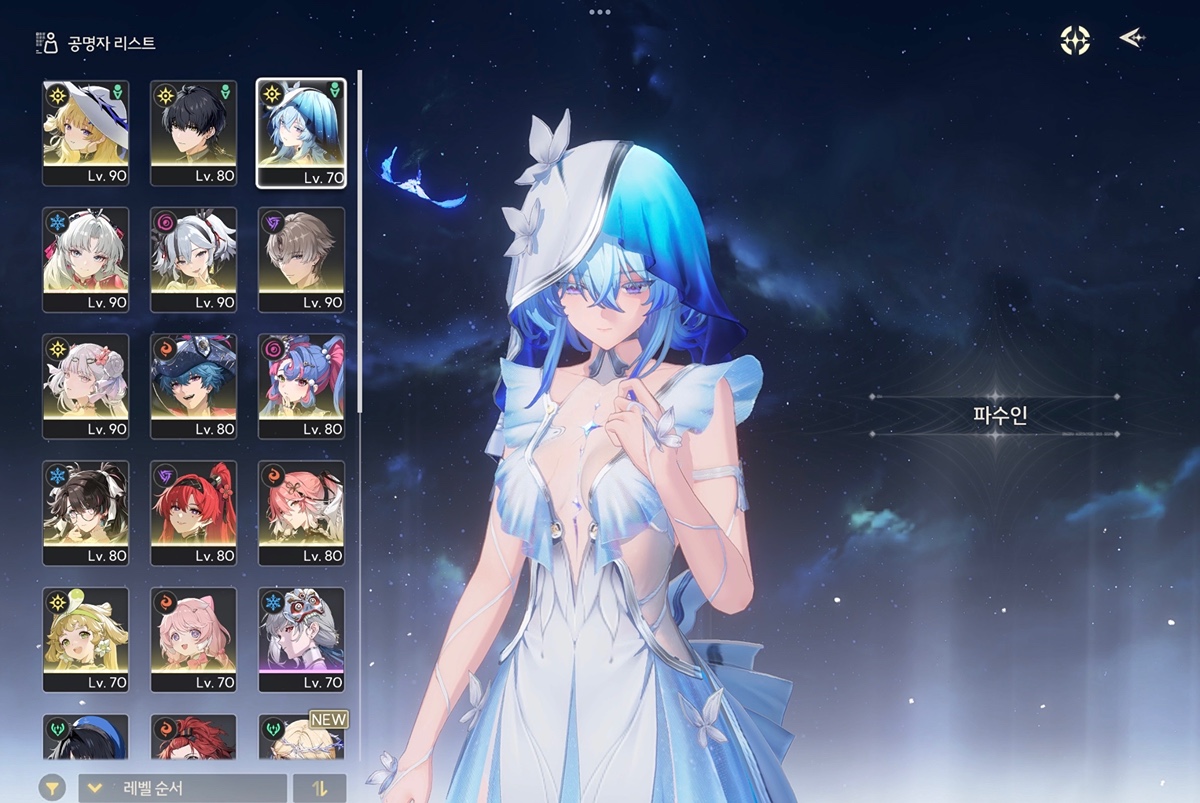Go back with the arrow button
Image resolution: width=1200 pixels, height=803 pixels.
pos(1132,38)
